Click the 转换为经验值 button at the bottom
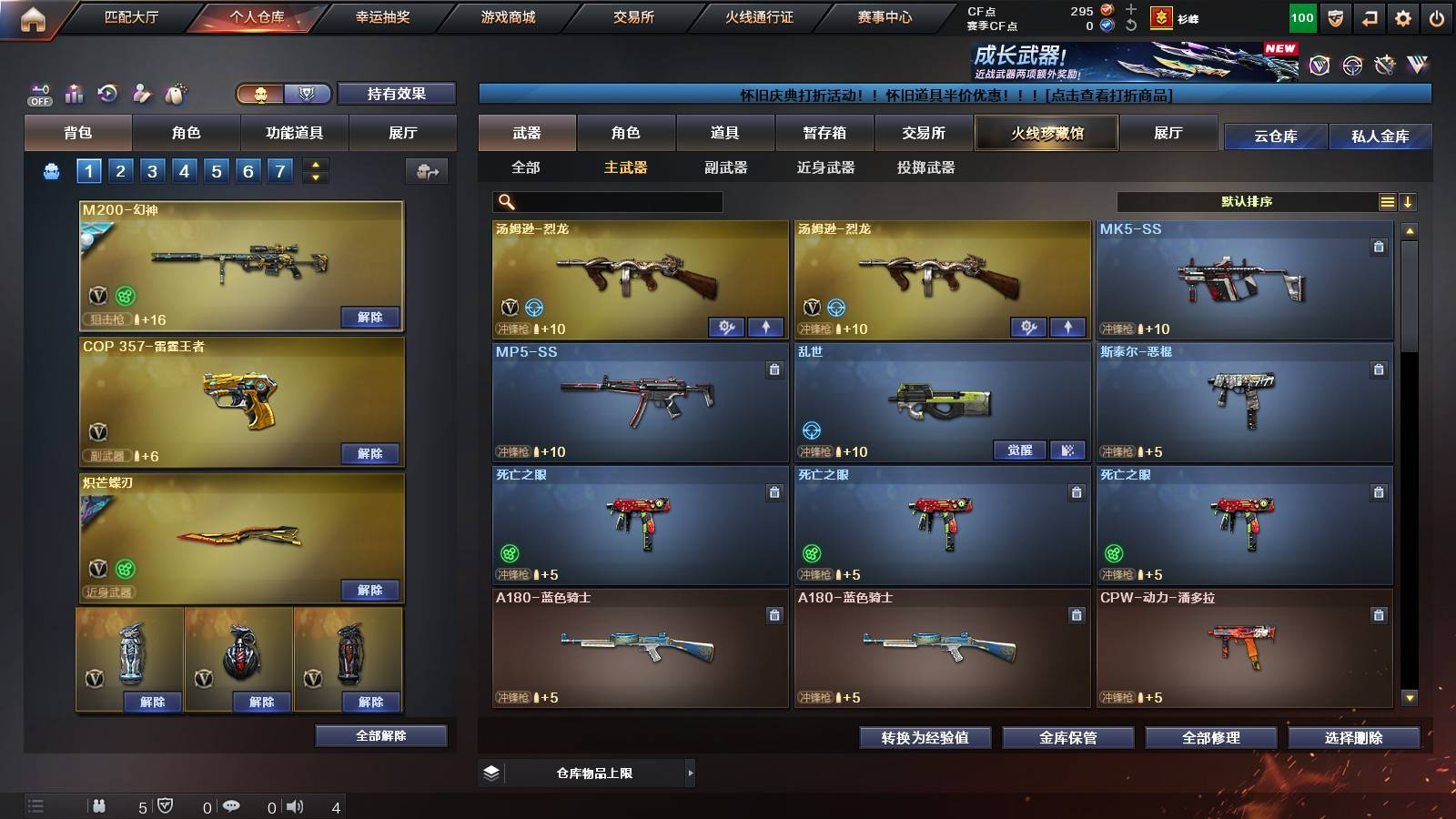Viewport: 1456px width, 819px height. click(926, 738)
